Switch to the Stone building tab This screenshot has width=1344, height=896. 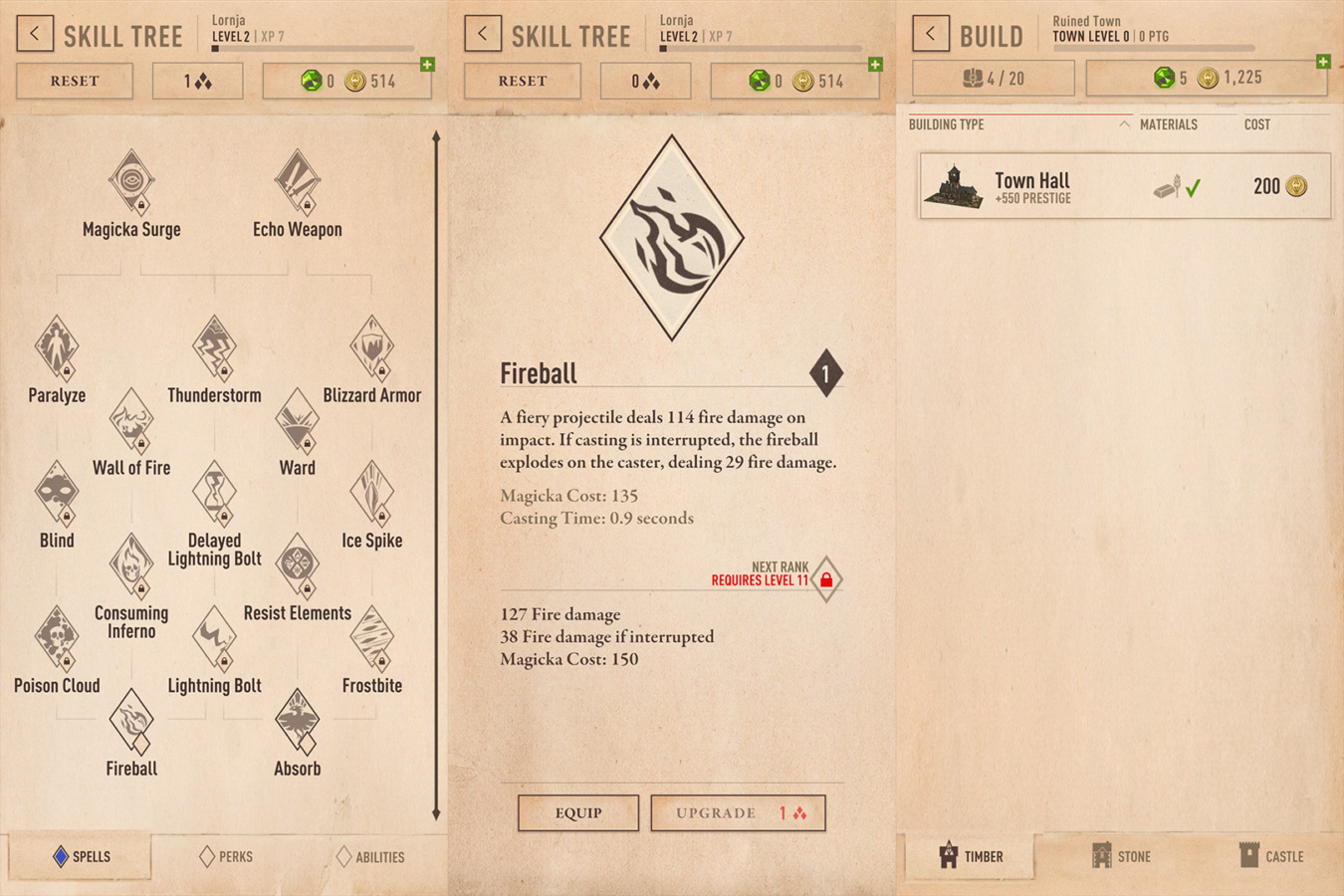(1120, 857)
